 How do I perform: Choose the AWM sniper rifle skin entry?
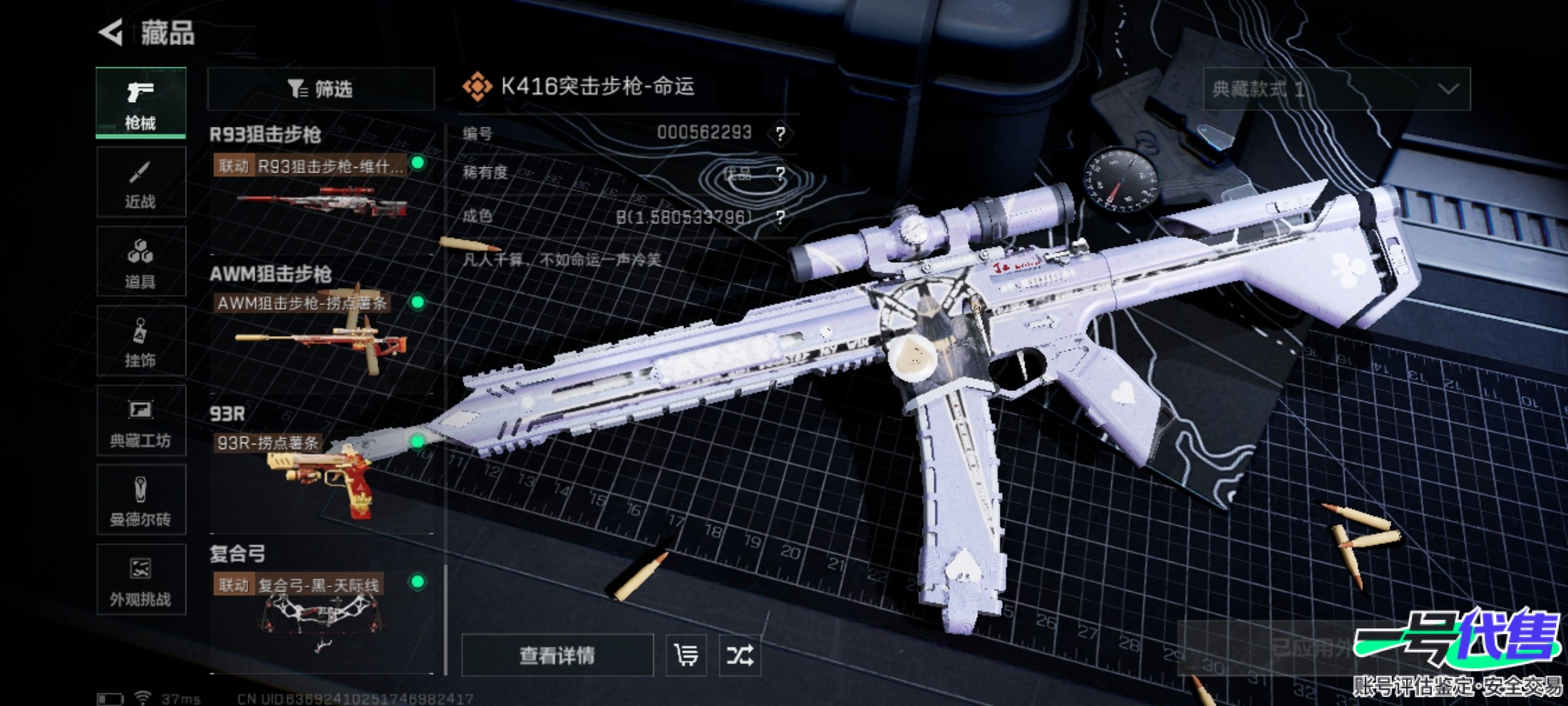[320, 337]
